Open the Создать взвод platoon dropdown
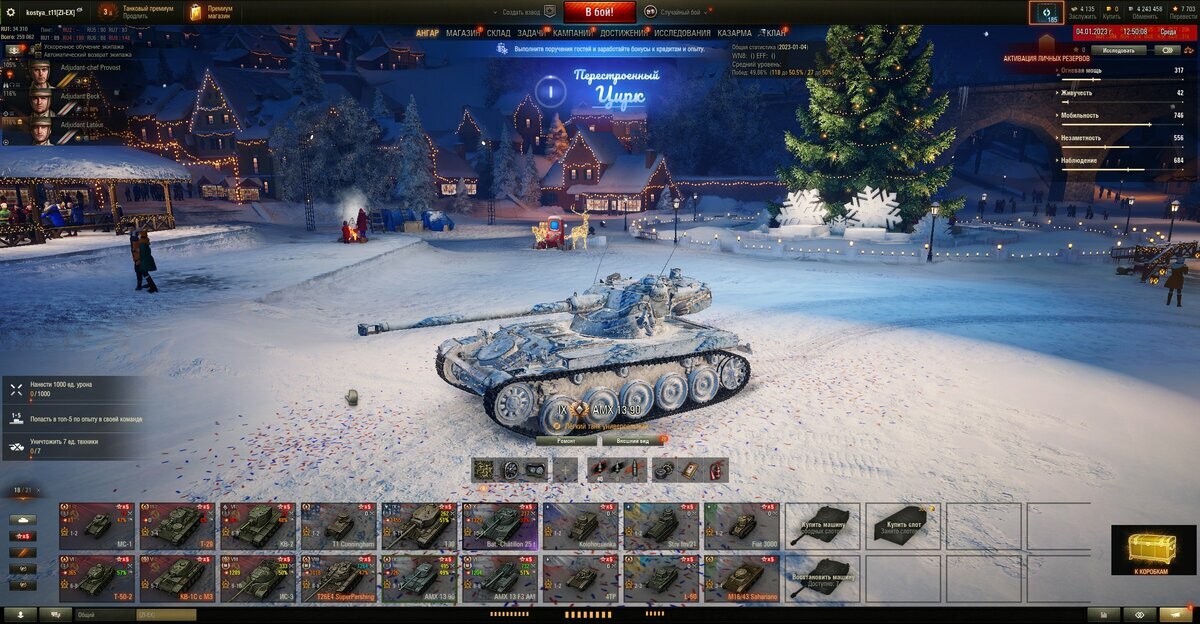1200x624 pixels. click(x=525, y=12)
